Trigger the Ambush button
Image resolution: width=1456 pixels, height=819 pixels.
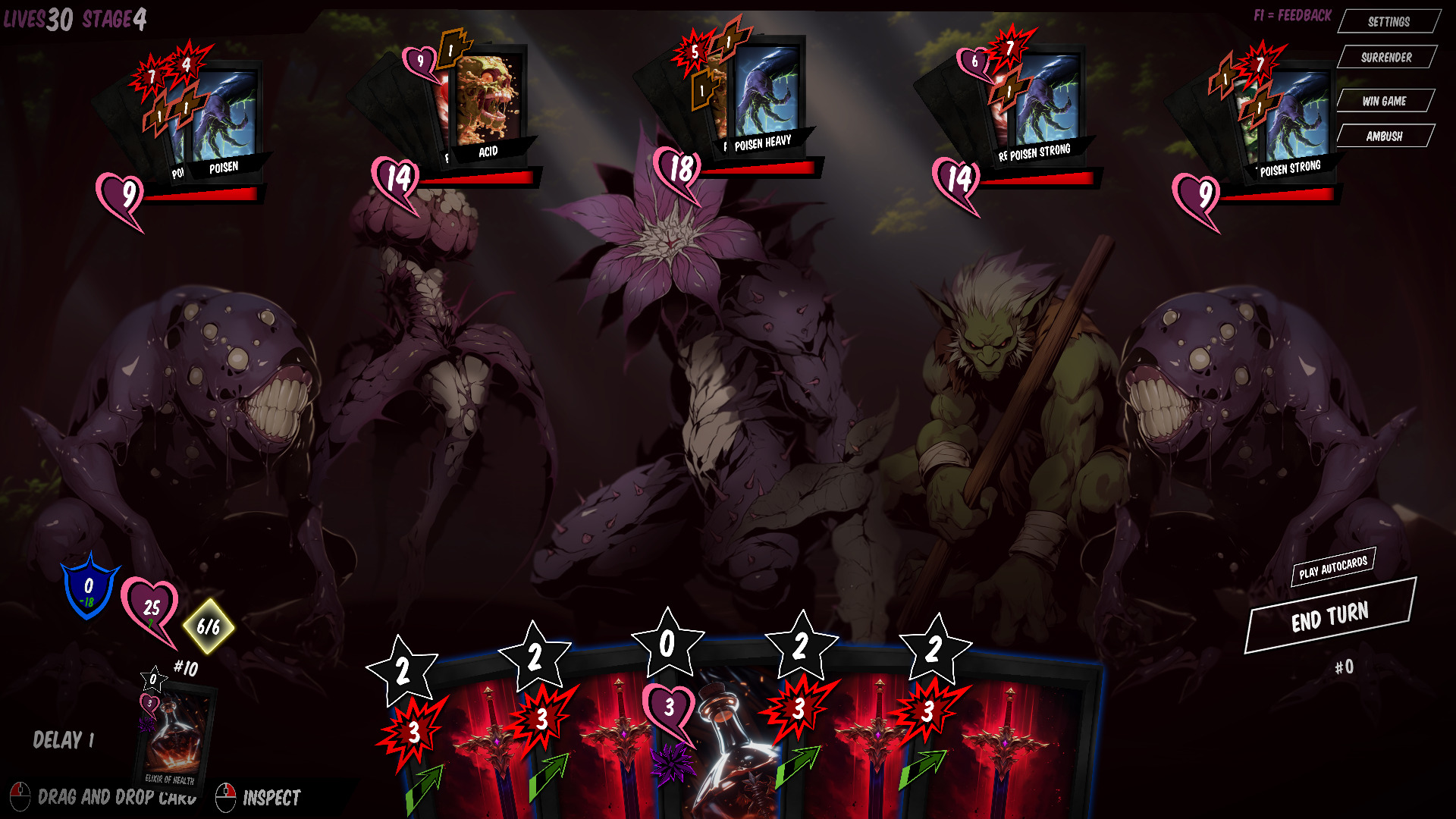click(1384, 136)
